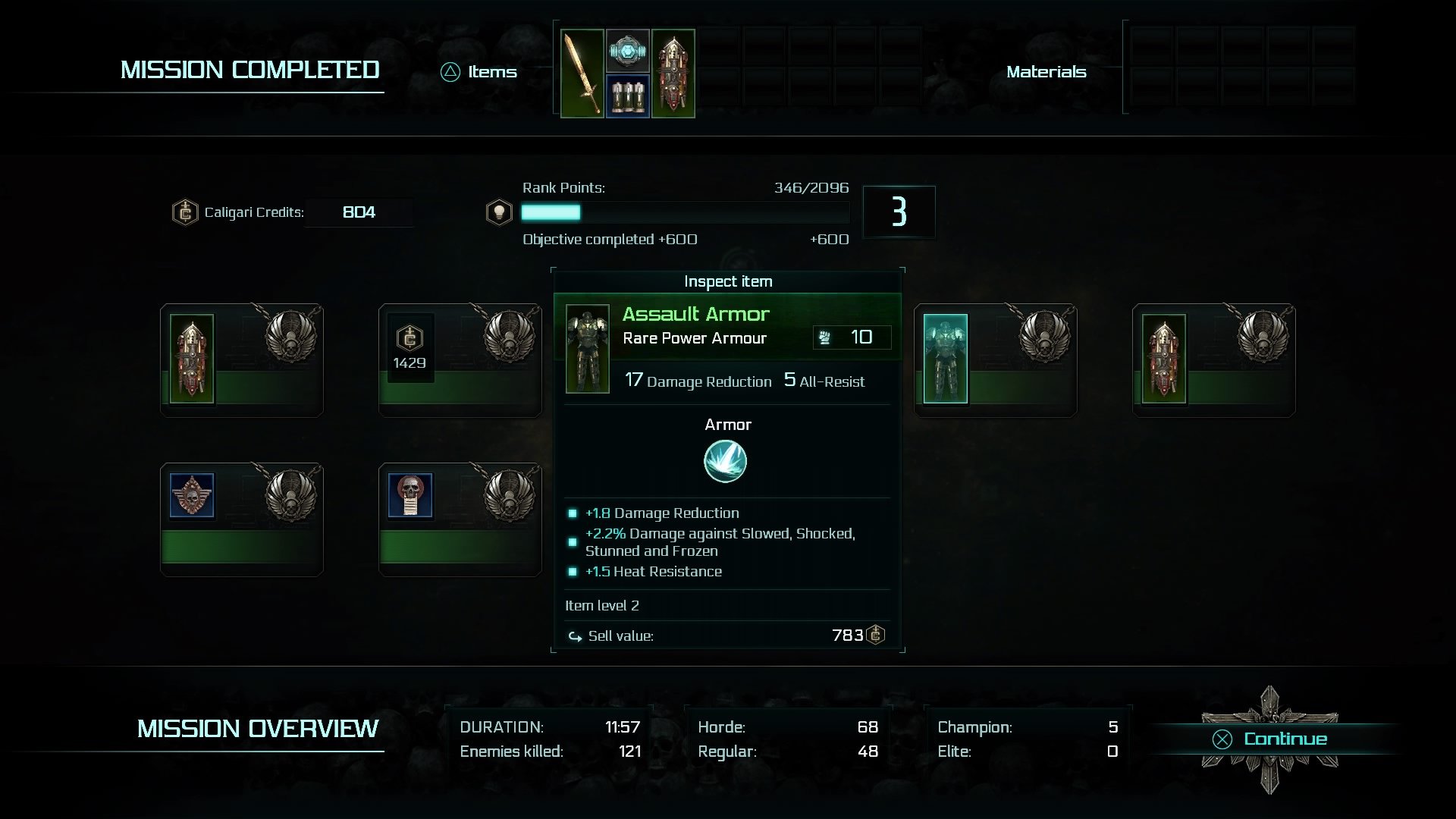Select the highlighted Assault Armor reward thumbnail

944,359
